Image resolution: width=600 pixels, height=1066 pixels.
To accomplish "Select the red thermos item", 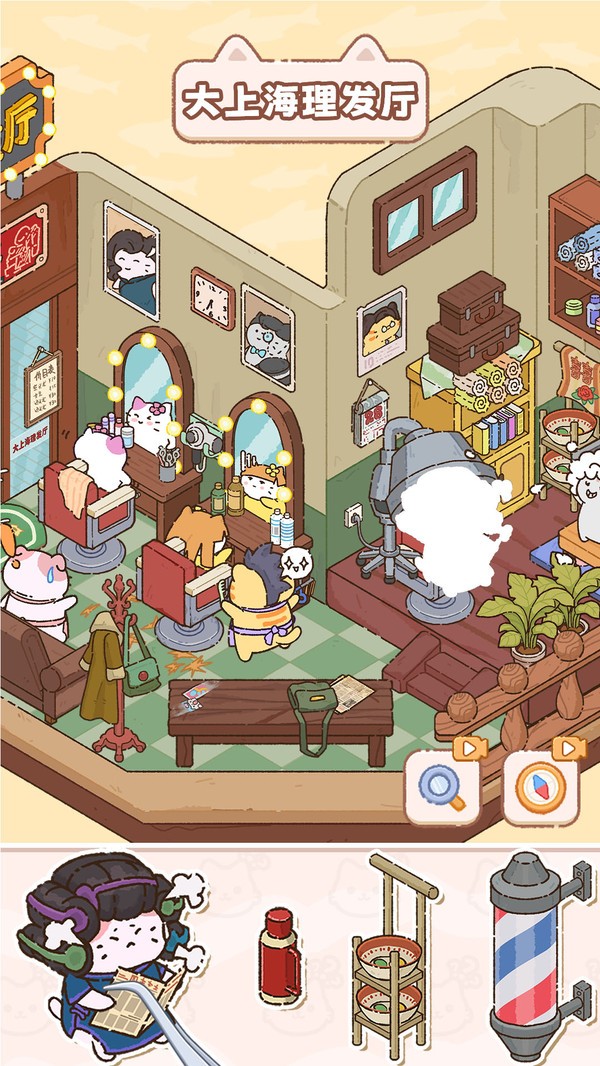I will point(279,955).
